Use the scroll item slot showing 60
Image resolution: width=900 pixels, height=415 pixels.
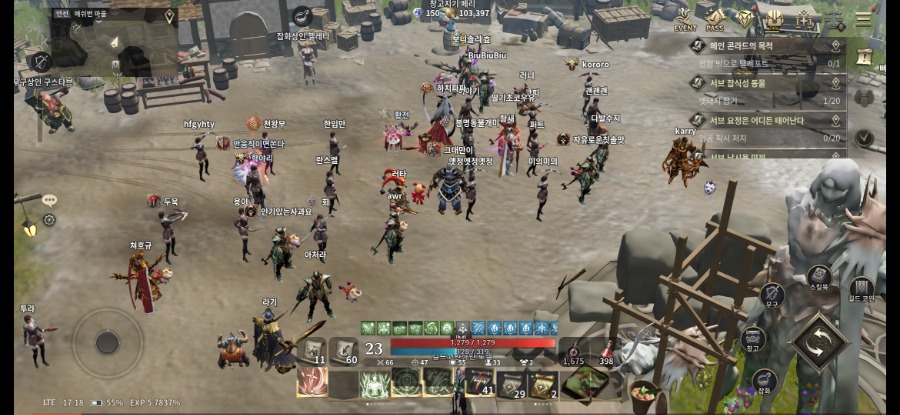tap(345, 350)
